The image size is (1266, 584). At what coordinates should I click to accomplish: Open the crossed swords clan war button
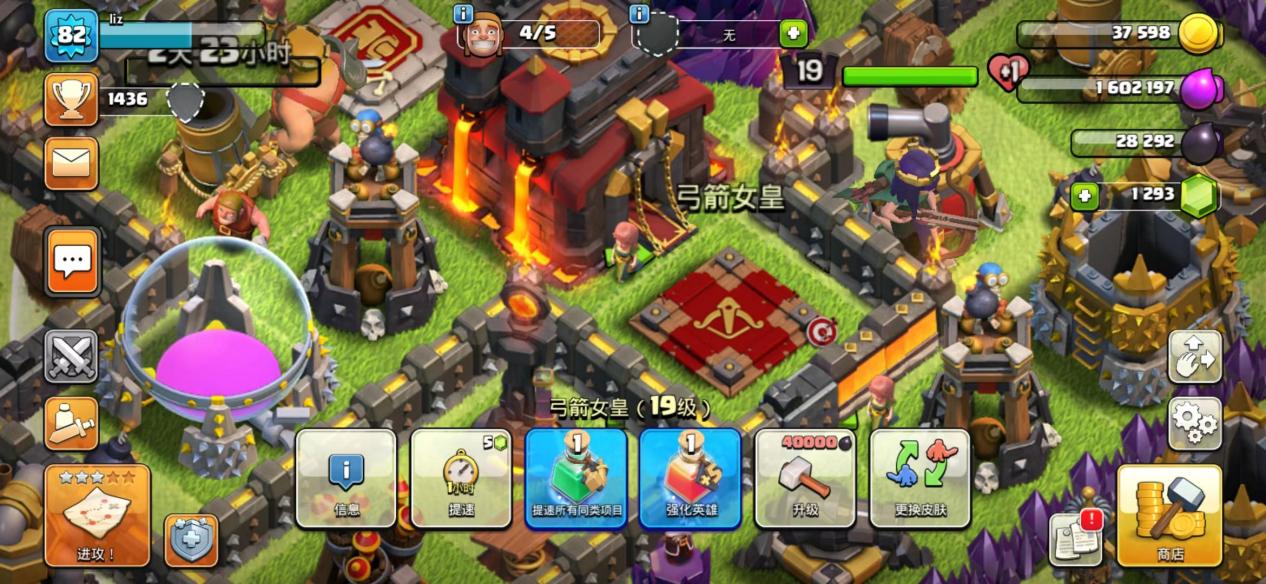tap(72, 357)
